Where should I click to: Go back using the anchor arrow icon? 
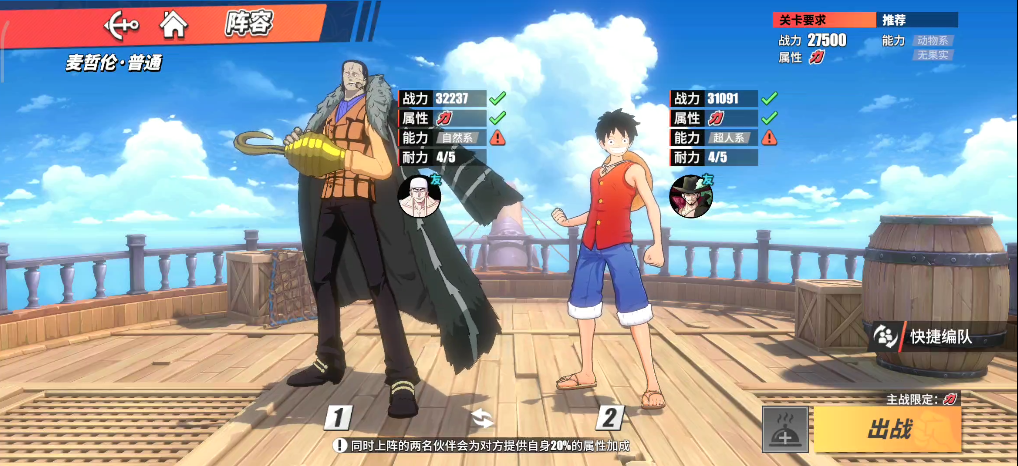pyautogui.click(x=120, y=23)
